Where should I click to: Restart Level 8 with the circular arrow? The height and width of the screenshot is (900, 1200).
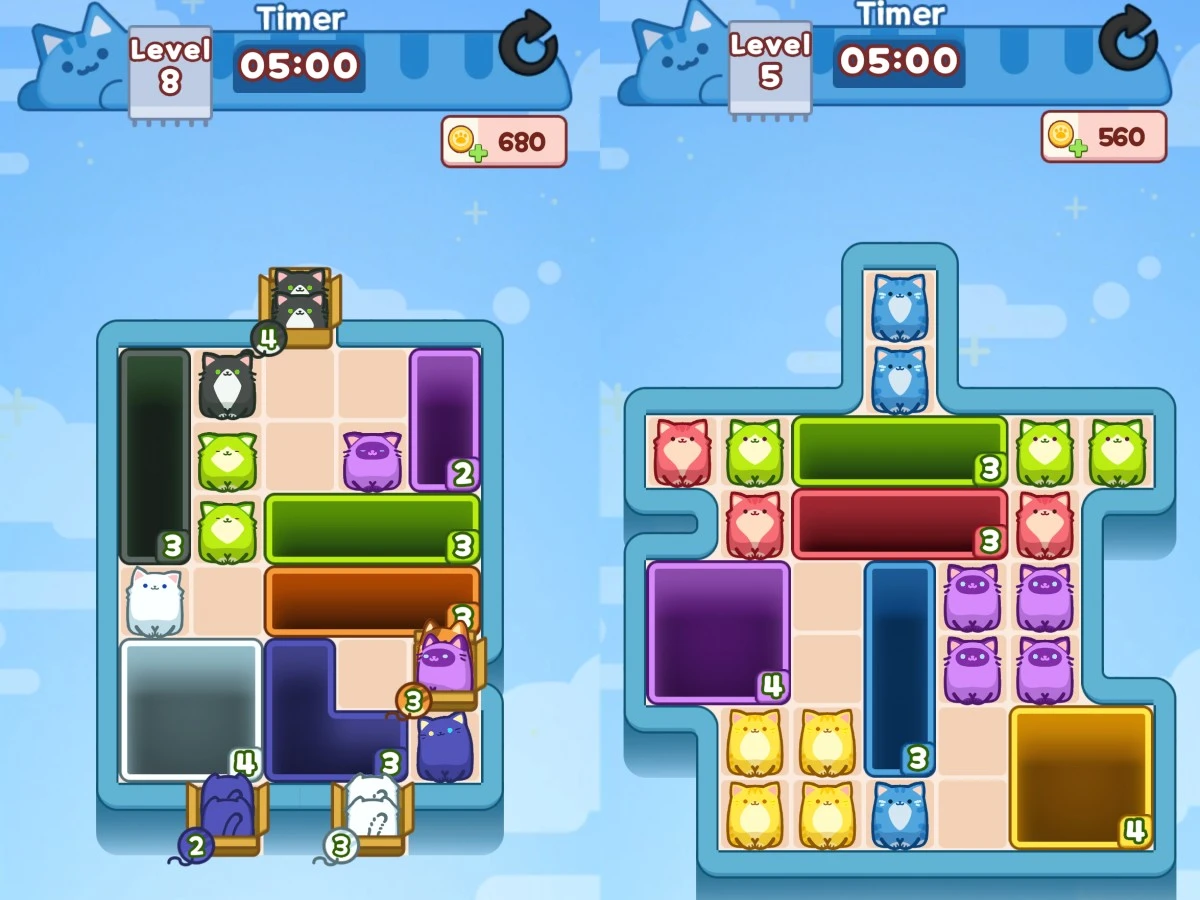pyautogui.click(x=527, y=43)
